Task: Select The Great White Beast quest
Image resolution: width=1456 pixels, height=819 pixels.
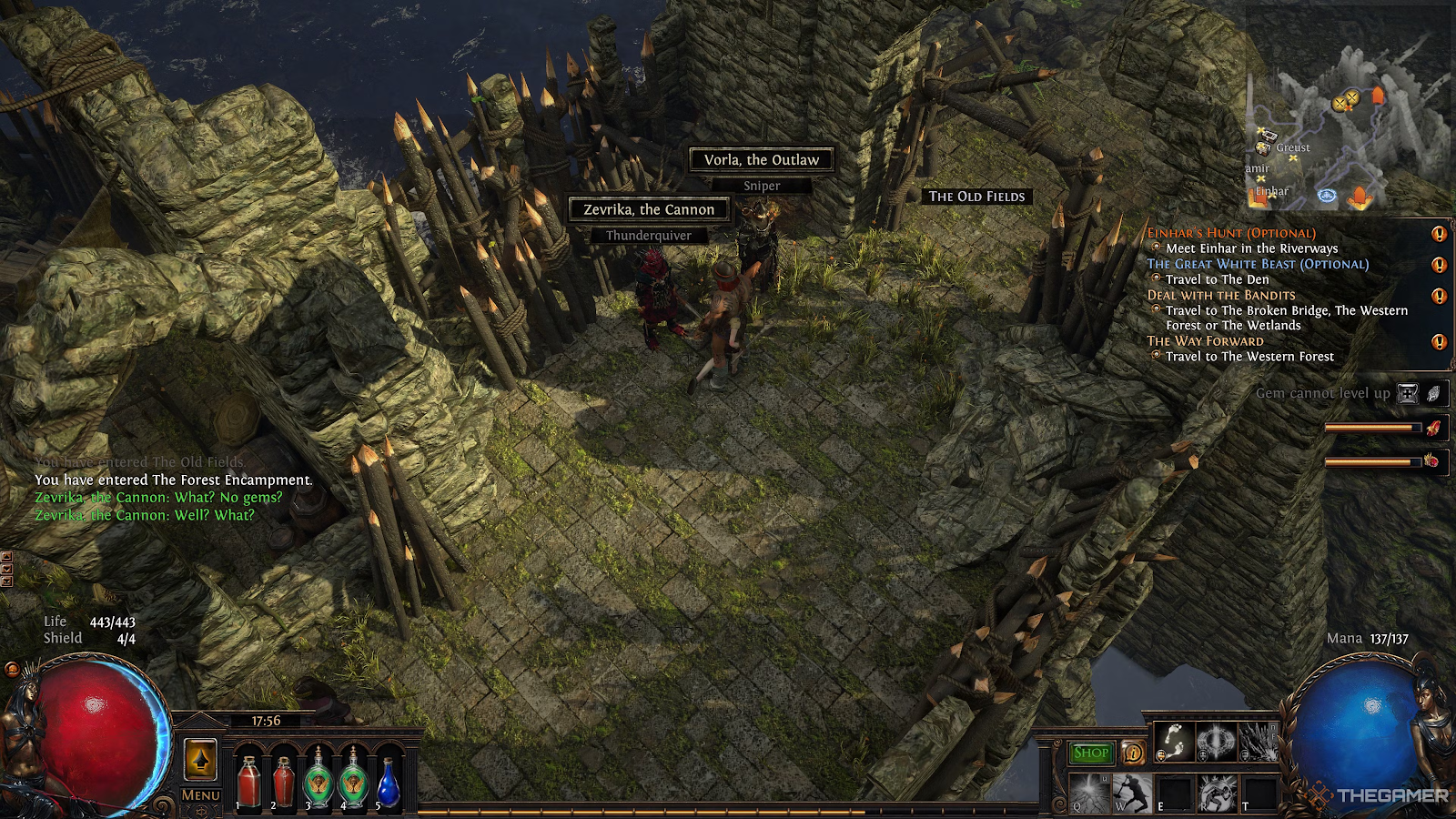Action: [1257, 264]
